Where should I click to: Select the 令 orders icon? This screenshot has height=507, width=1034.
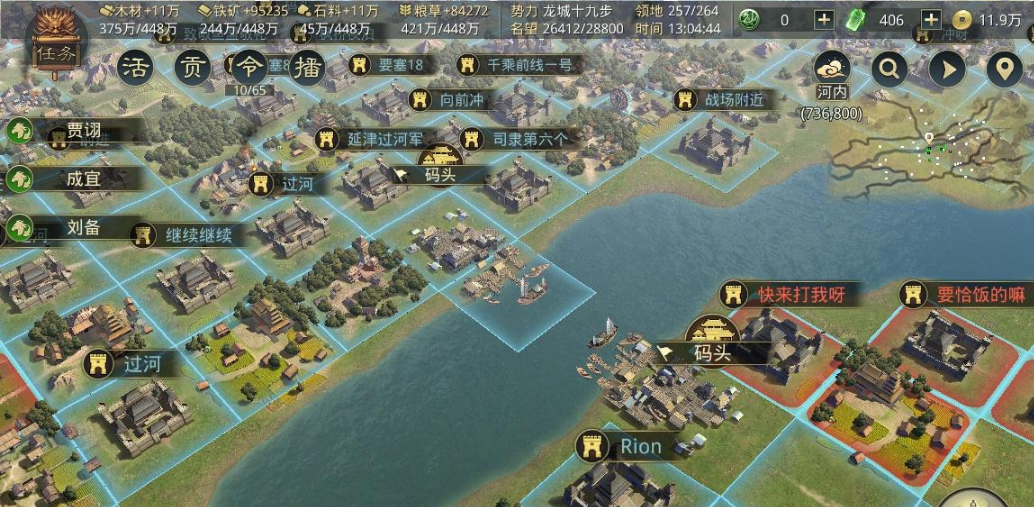248,68
